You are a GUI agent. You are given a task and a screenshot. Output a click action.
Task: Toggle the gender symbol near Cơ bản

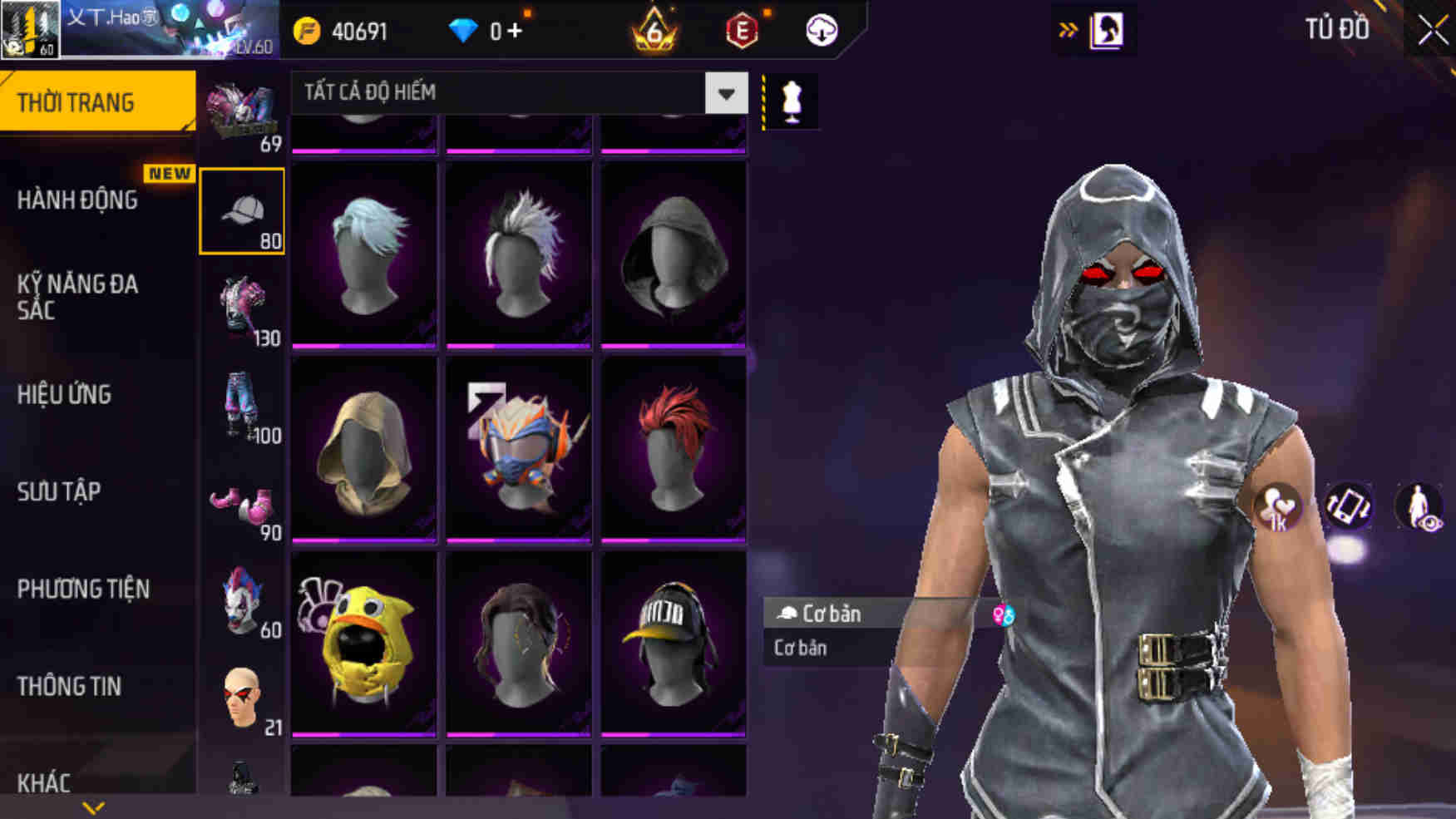pyautogui.click(x=1003, y=615)
